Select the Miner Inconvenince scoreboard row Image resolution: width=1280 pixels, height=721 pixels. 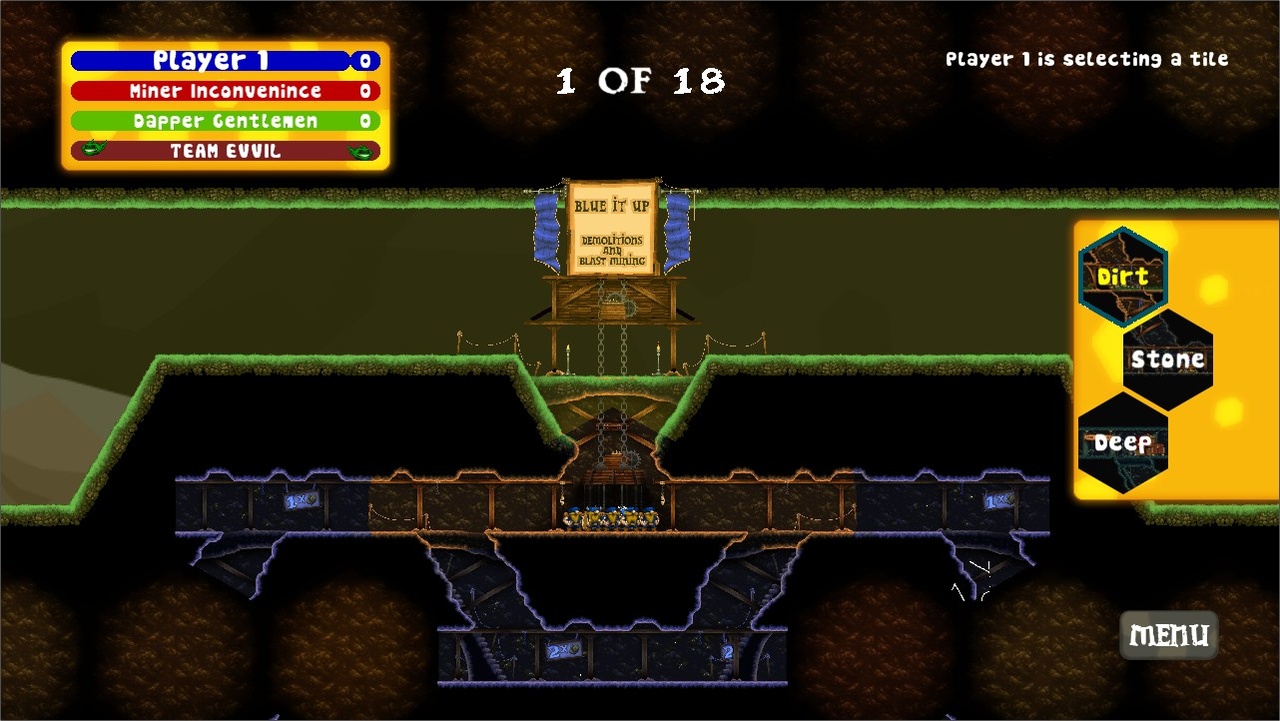pyautogui.click(x=222, y=90)
